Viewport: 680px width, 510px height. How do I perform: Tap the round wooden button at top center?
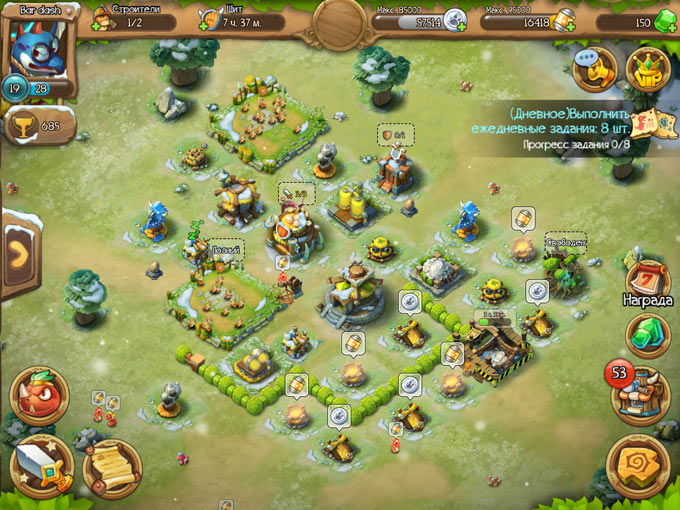point(340,22)
